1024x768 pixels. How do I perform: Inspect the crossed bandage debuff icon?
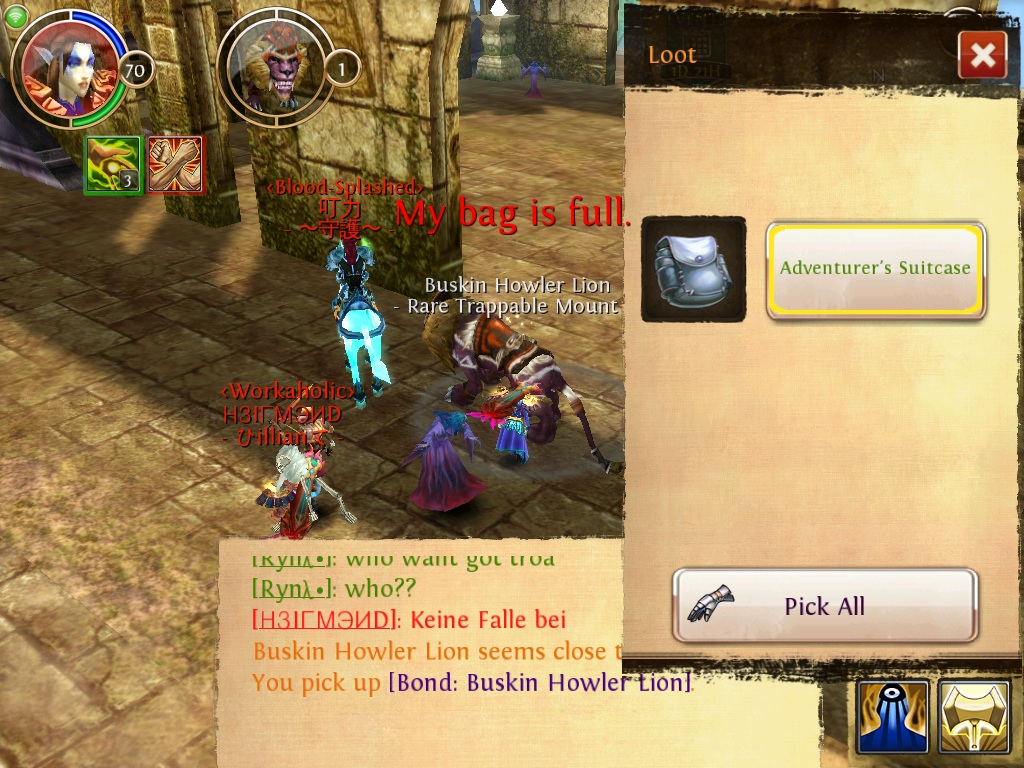pyautogui.click(x=176, y=165)
